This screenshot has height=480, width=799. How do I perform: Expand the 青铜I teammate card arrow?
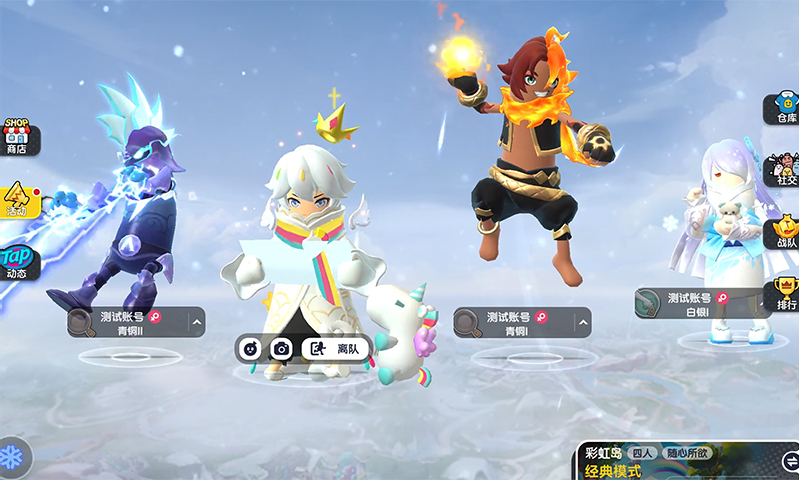pyautogui.click(x=582, y=322)
